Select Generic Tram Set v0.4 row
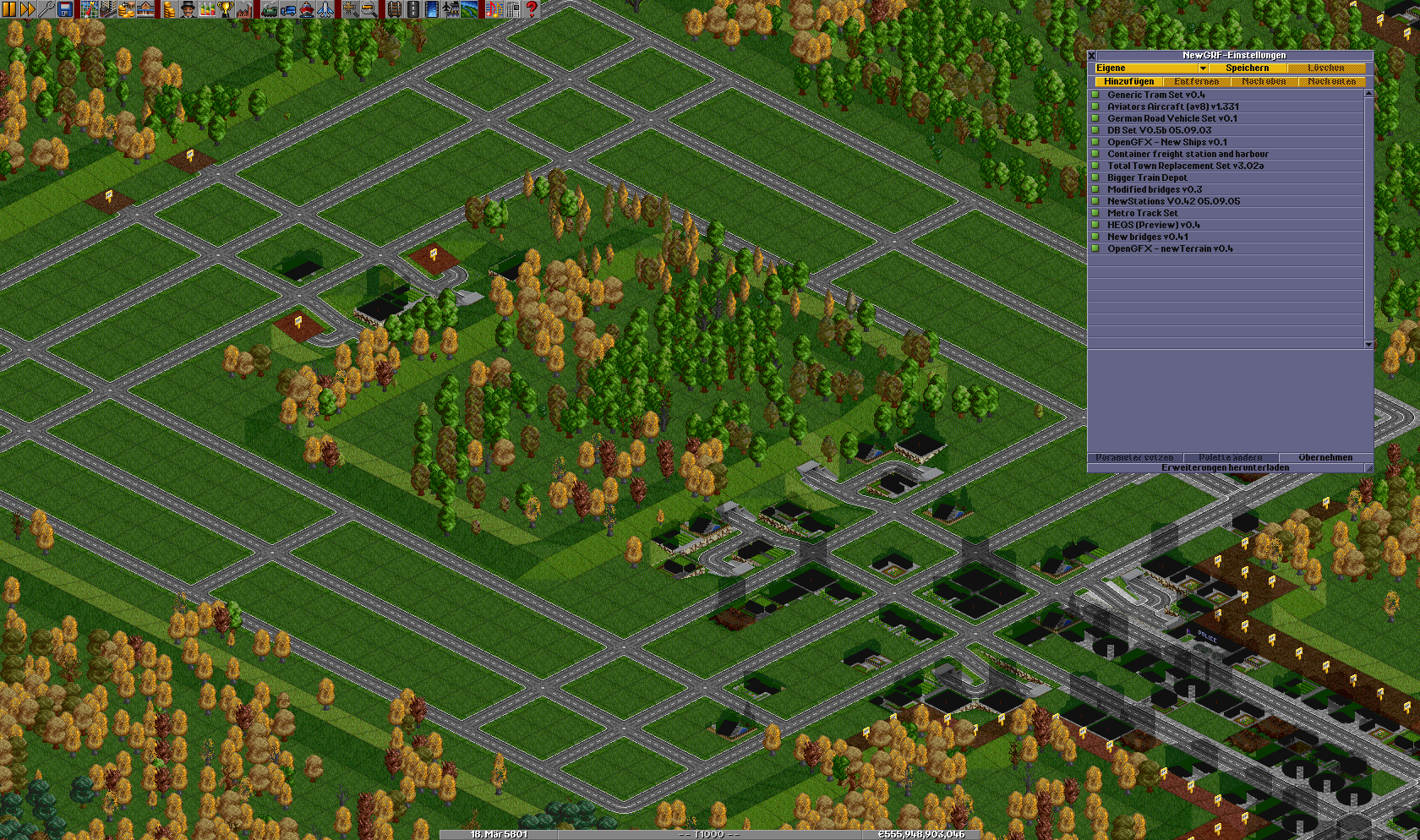1420x840 pixels. click(1155, 95)
